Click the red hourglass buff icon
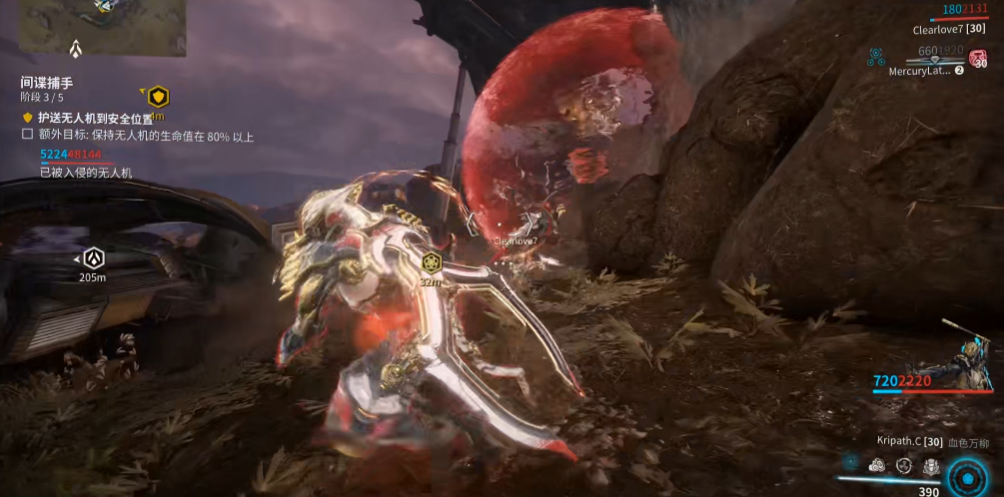Image resolution: width=1004 pixels, height=497 pixels. tap(981, 58)
